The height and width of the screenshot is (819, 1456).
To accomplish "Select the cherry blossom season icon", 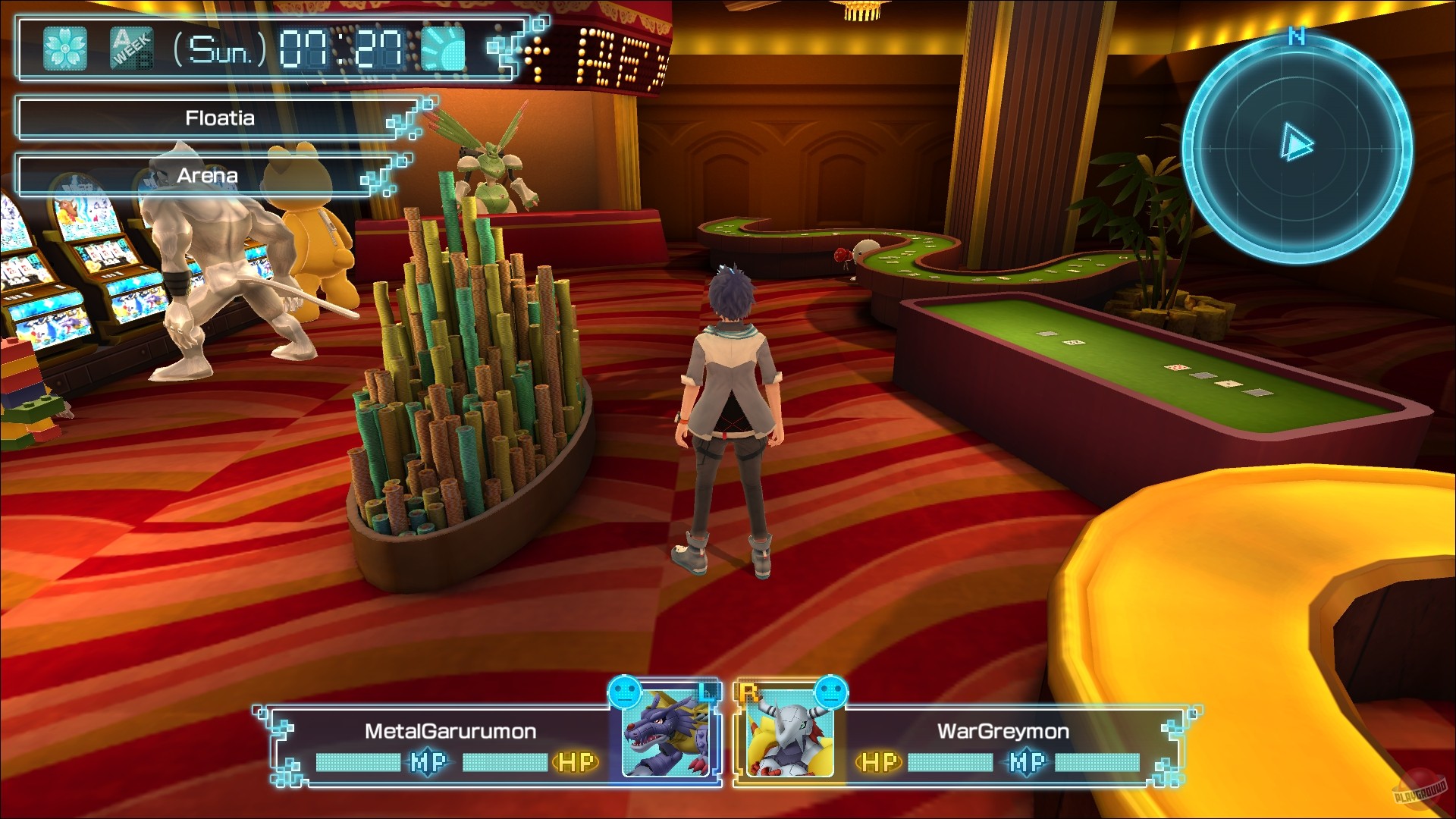I will [x=64, y=47].
